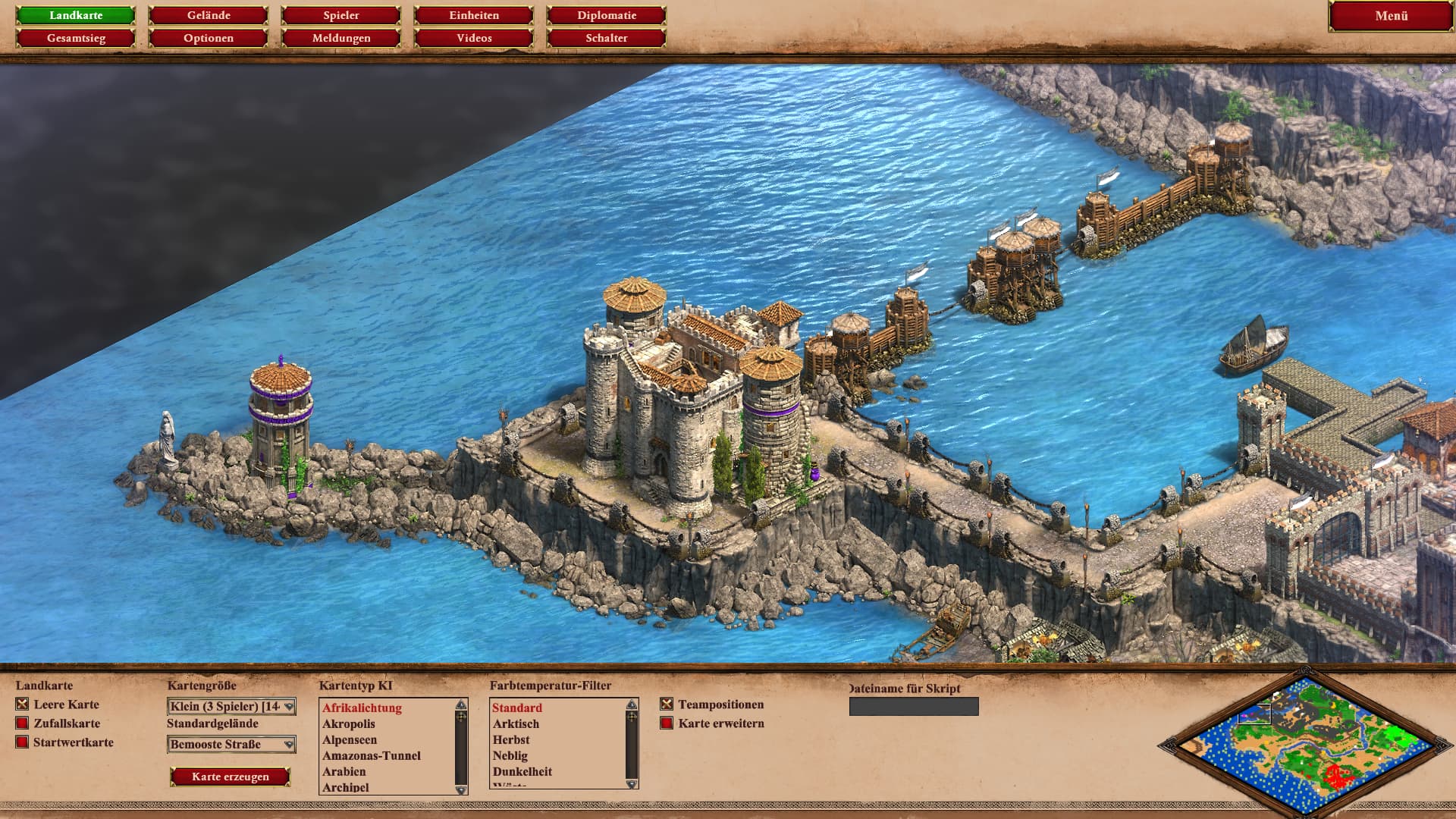
Task: Enable the Karte erweitern checkbox
Action: tap(667, 723)
